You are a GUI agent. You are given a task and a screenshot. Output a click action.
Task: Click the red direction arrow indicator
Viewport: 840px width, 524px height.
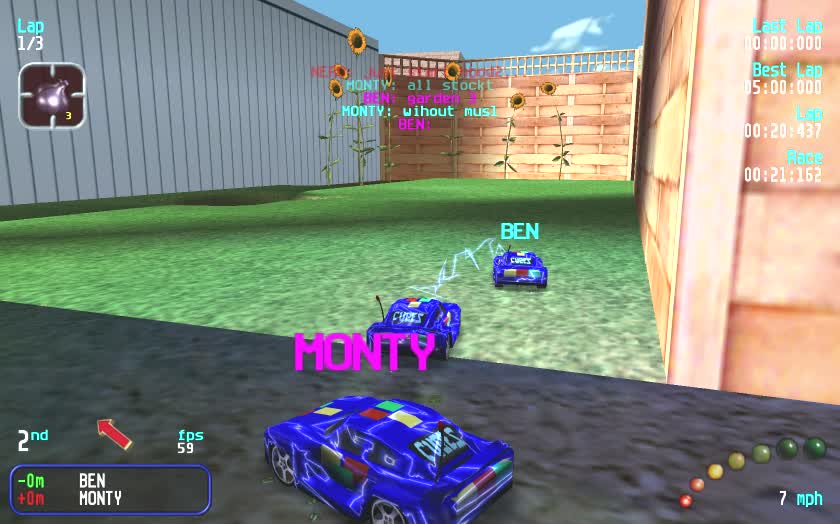(114, 433)
